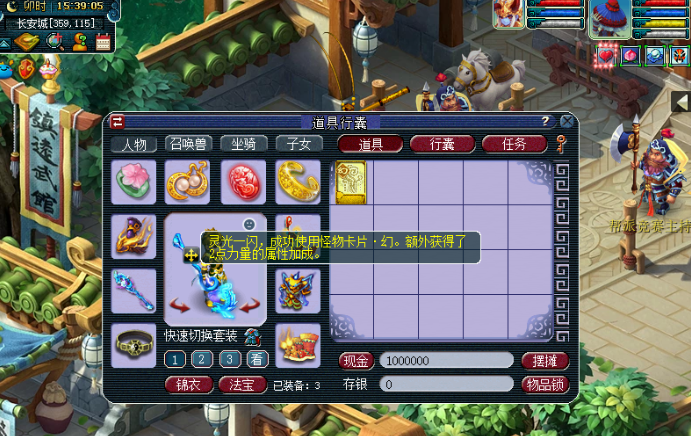
Task: Click the 摆摊 set-up-stall button
Action: (x=545, y=360)
